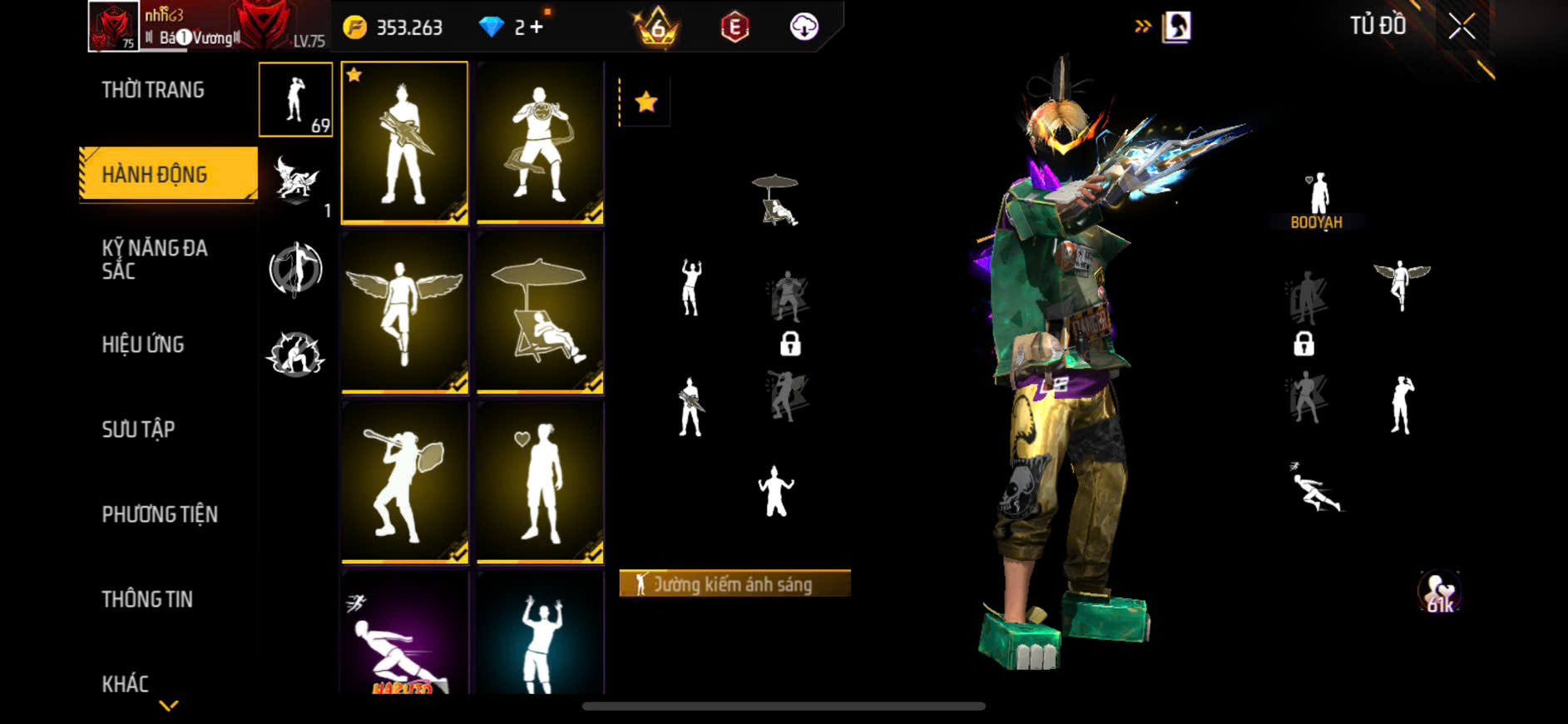Open the Hiệu Ứng section

[x=143, y=345]
